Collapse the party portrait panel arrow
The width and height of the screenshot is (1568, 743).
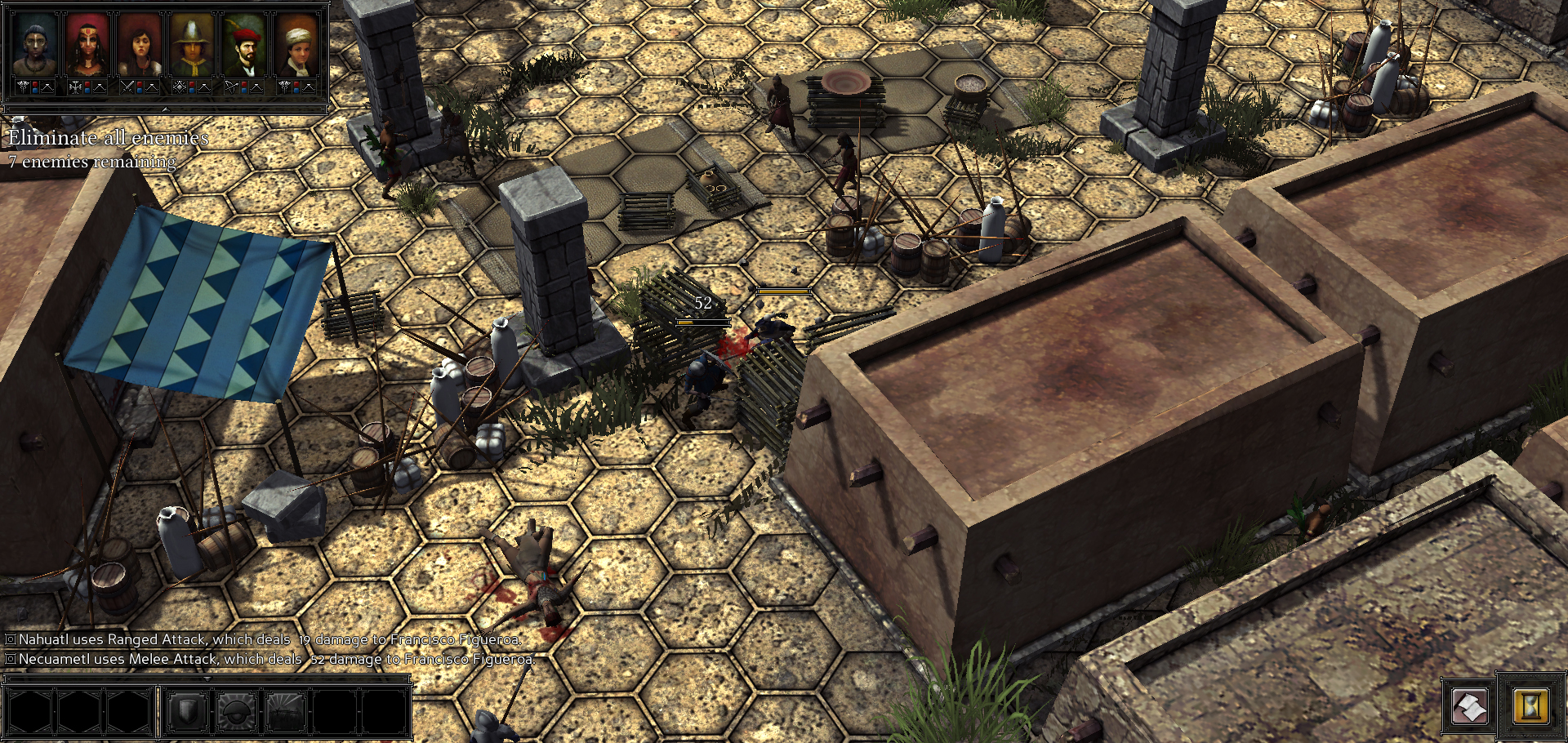[166, 109]
